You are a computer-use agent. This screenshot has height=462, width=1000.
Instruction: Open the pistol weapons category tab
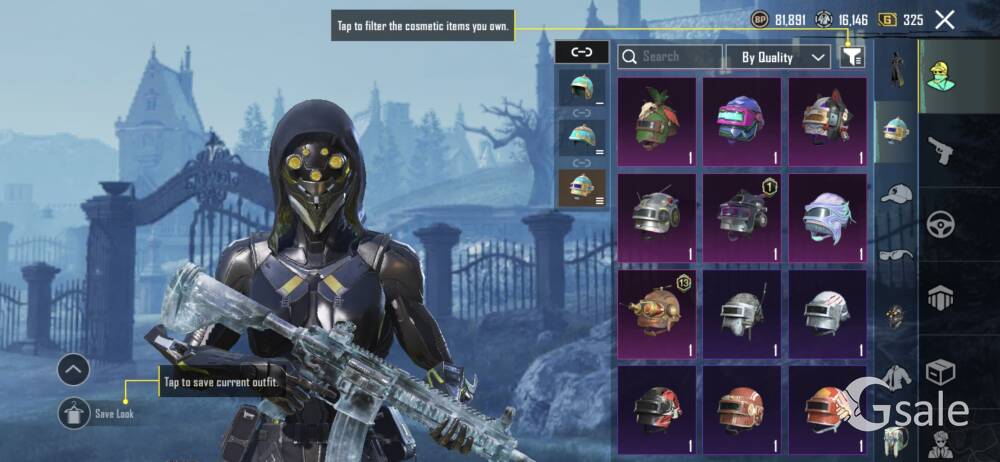click(941, 150)
